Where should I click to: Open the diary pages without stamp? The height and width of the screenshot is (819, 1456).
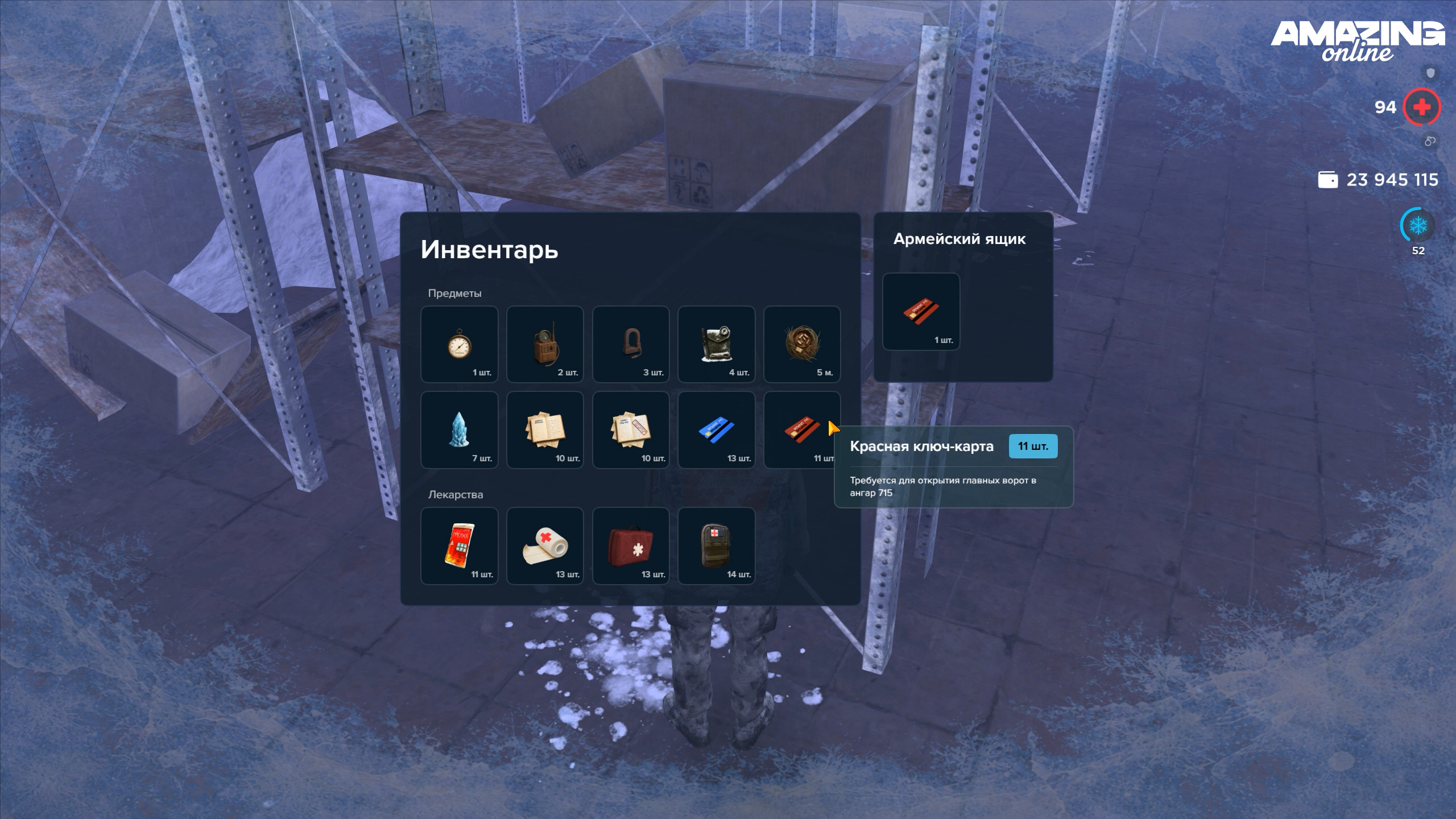click(545, 430)
